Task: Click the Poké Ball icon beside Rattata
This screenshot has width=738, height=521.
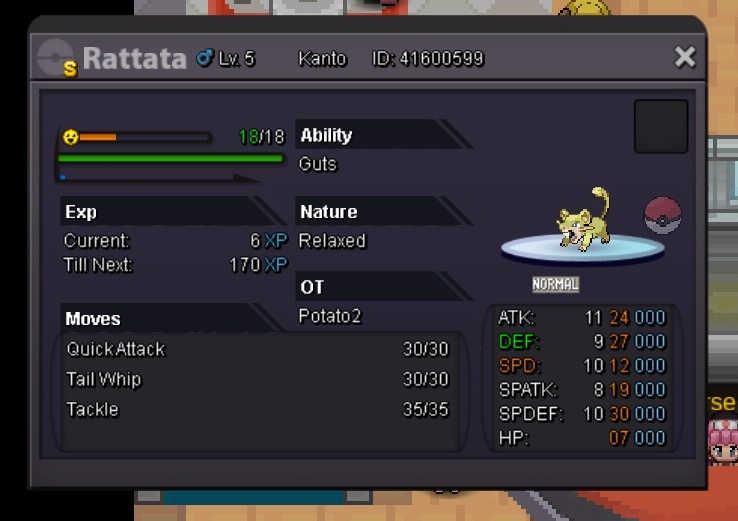Action: click(x=662, y=215)
